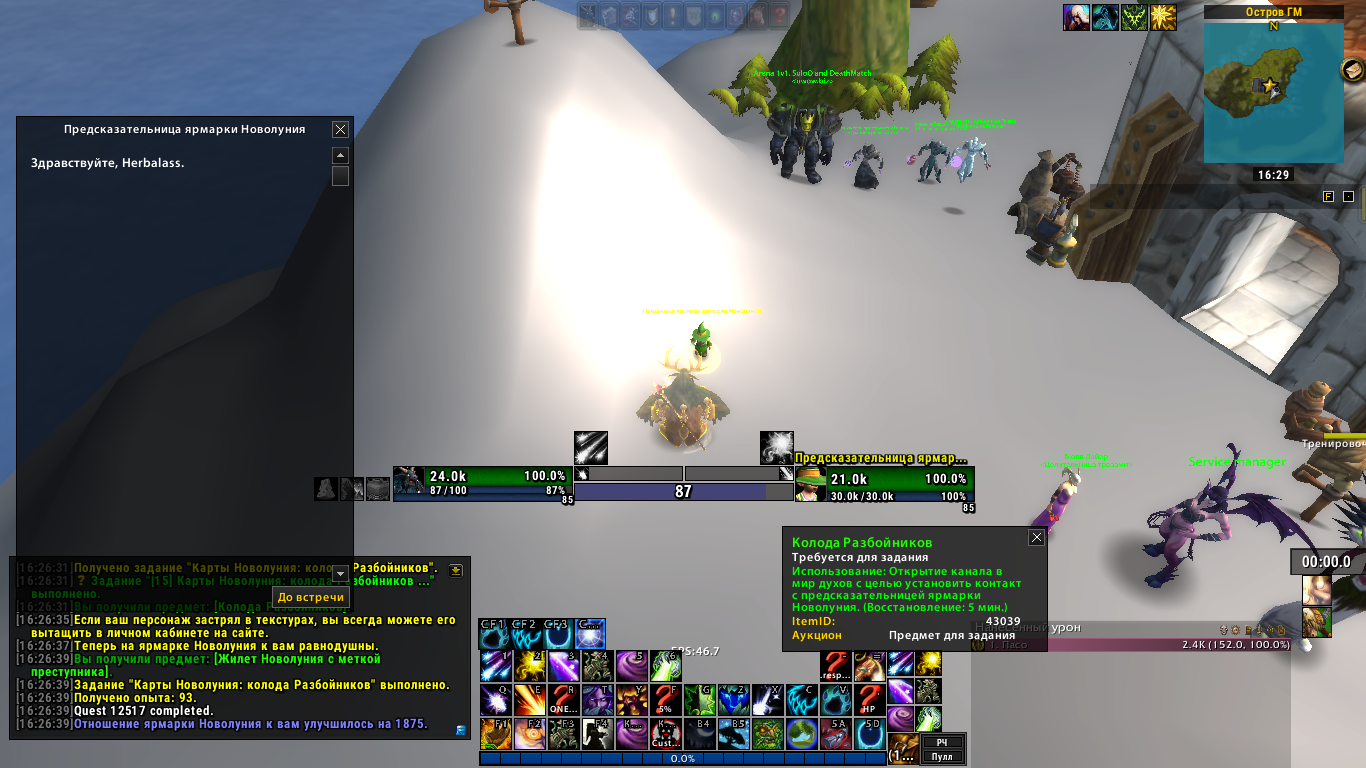Use the 5% question-mark macro on F
Viewport: 1366px width, 768px height.
665,699
